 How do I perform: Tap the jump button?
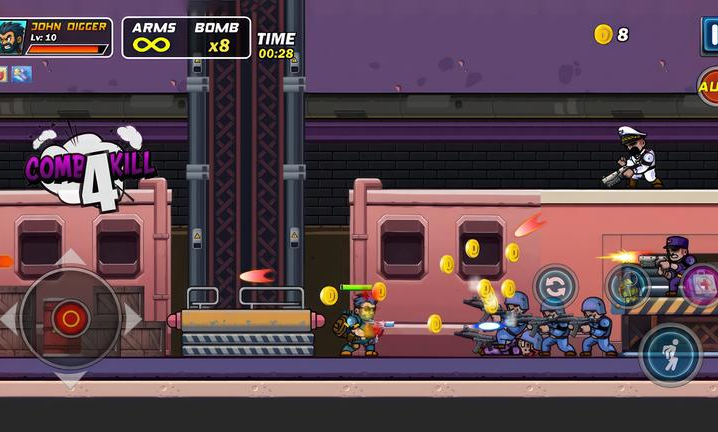coord(670,355)
